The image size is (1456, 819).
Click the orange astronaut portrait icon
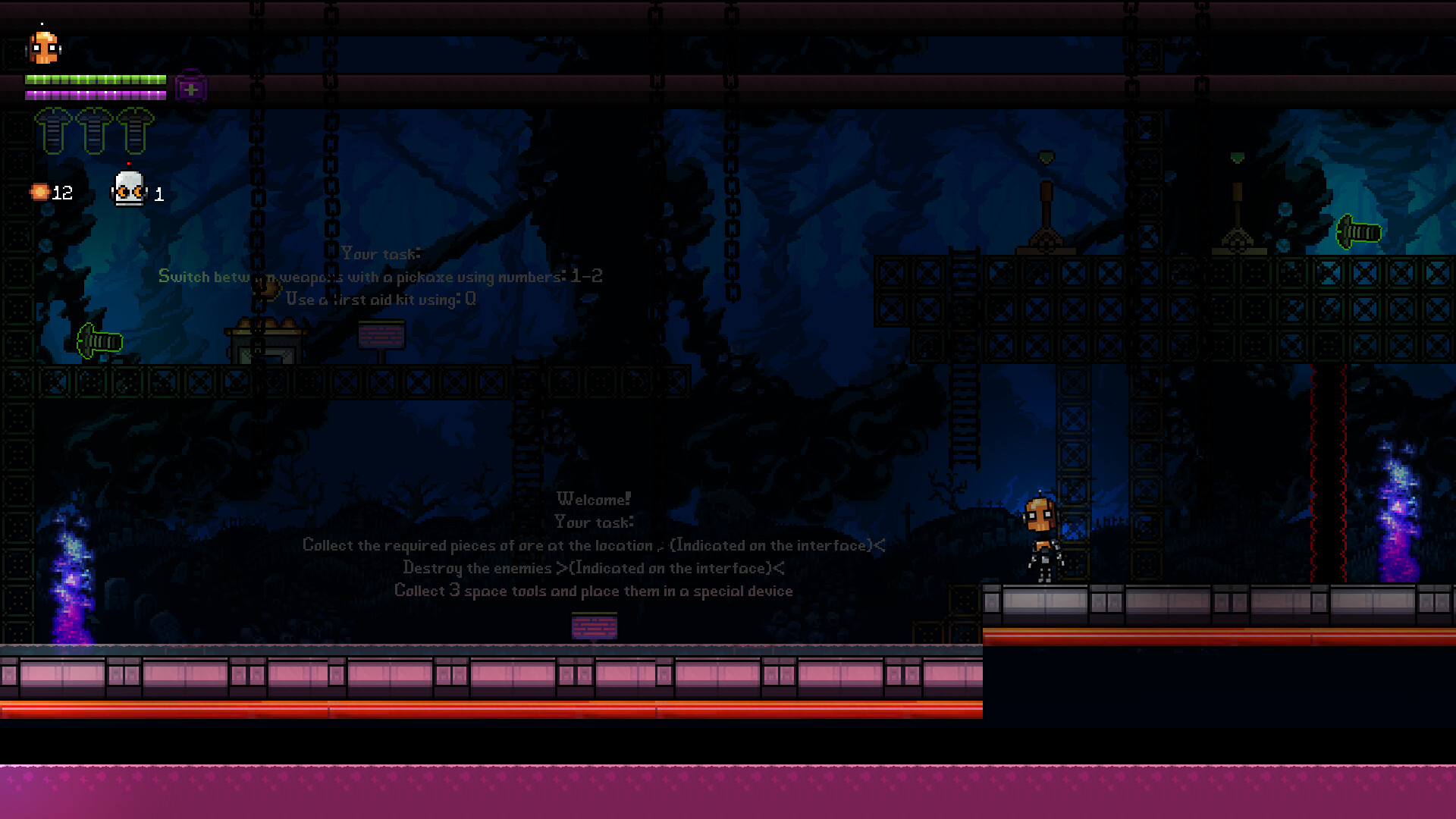(43, 47)
